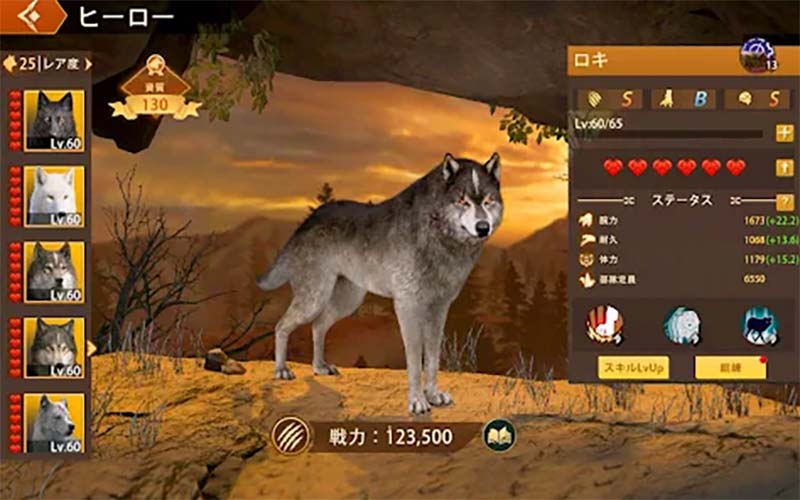The image size is (800, 500).
Task: Open the green book icon beside 戦力
Action: [x=499, y=435]
